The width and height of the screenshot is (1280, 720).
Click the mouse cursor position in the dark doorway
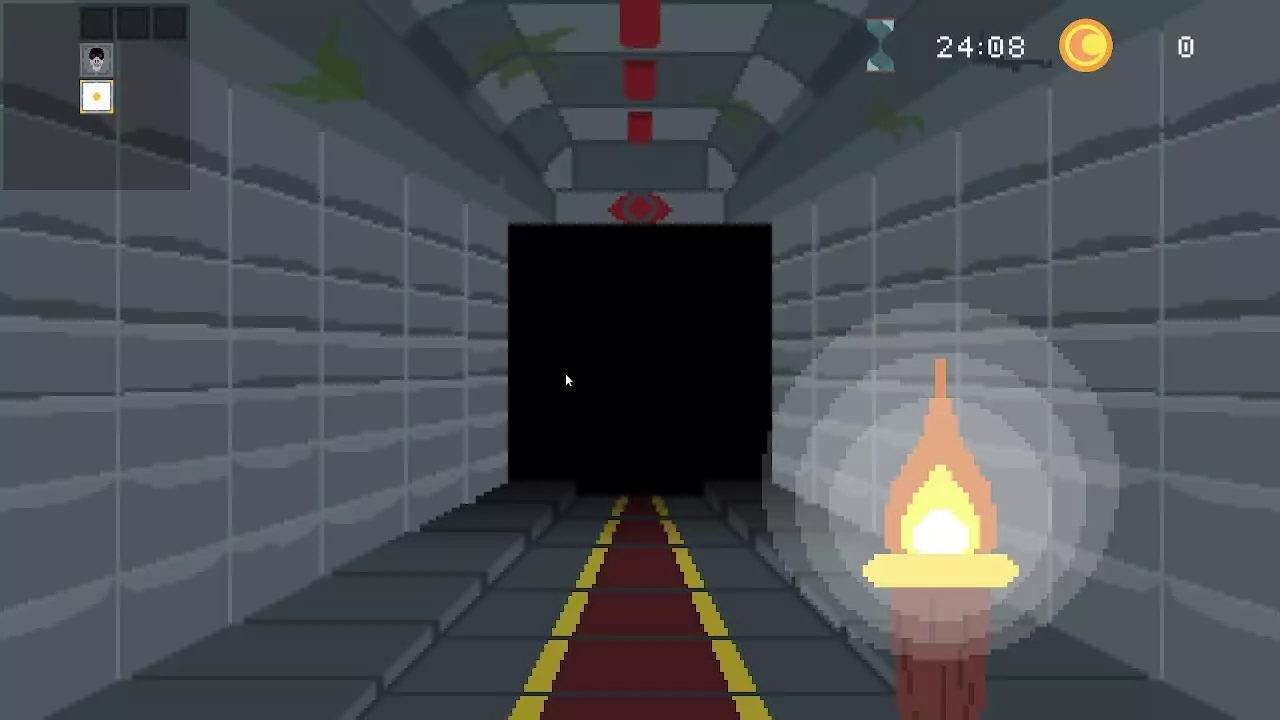[566, 380]
